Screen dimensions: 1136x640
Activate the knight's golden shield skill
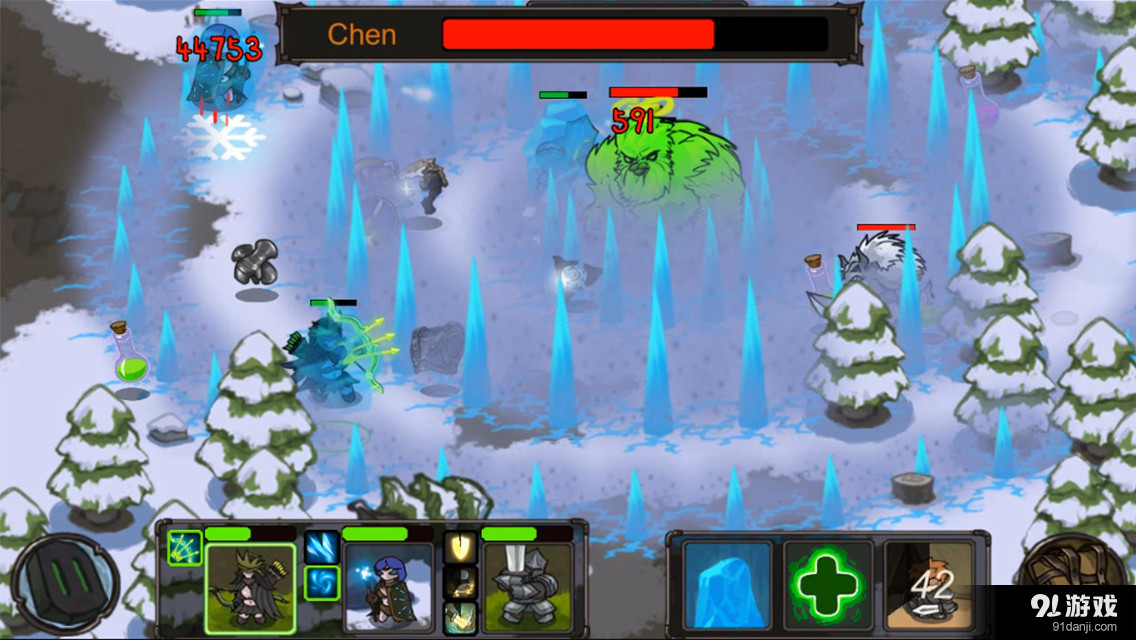460,546
